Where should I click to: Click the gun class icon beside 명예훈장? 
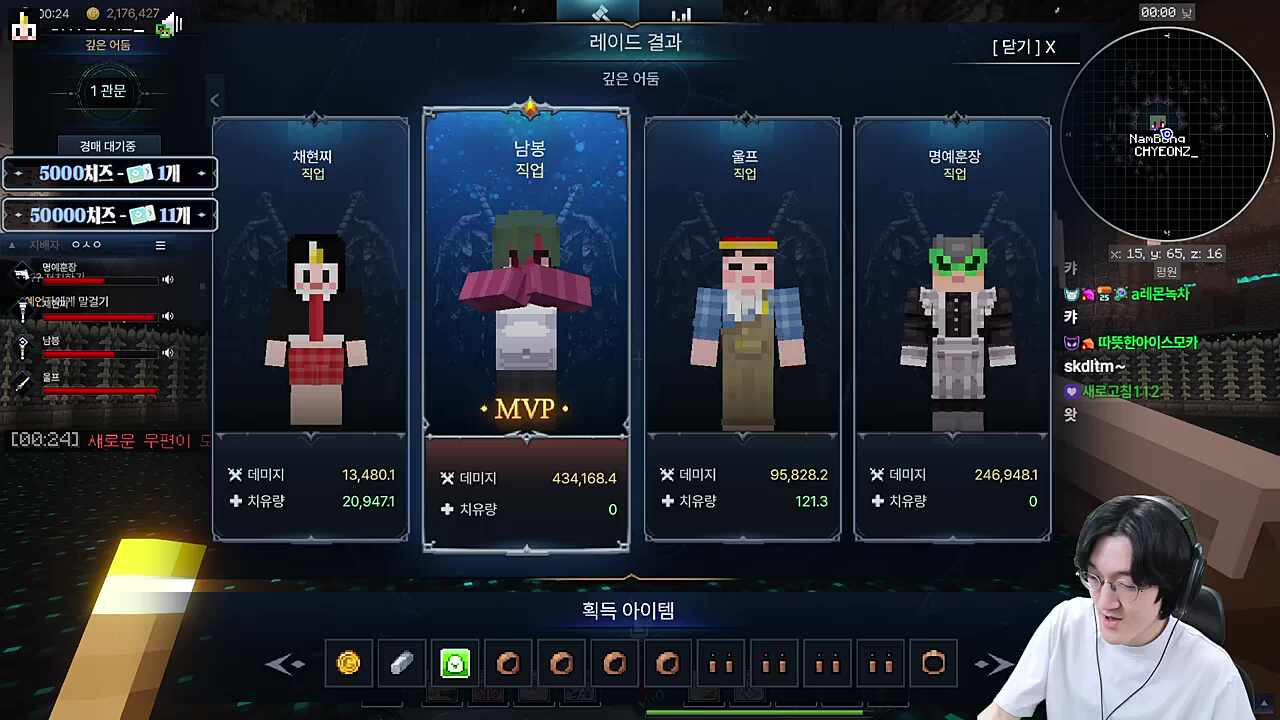pos(22,272)
